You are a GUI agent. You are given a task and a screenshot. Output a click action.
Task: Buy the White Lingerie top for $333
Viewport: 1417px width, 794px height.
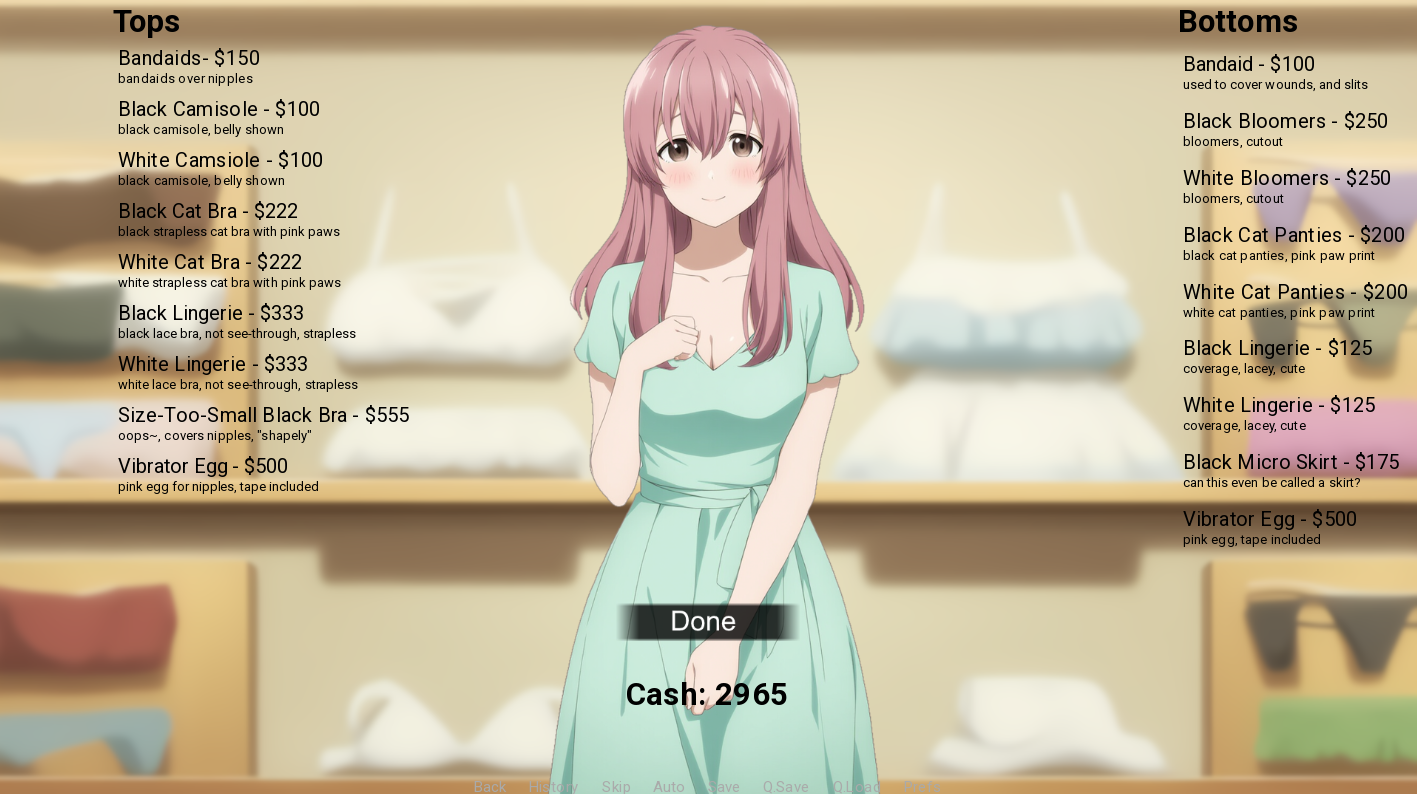(x=212, y=364)
